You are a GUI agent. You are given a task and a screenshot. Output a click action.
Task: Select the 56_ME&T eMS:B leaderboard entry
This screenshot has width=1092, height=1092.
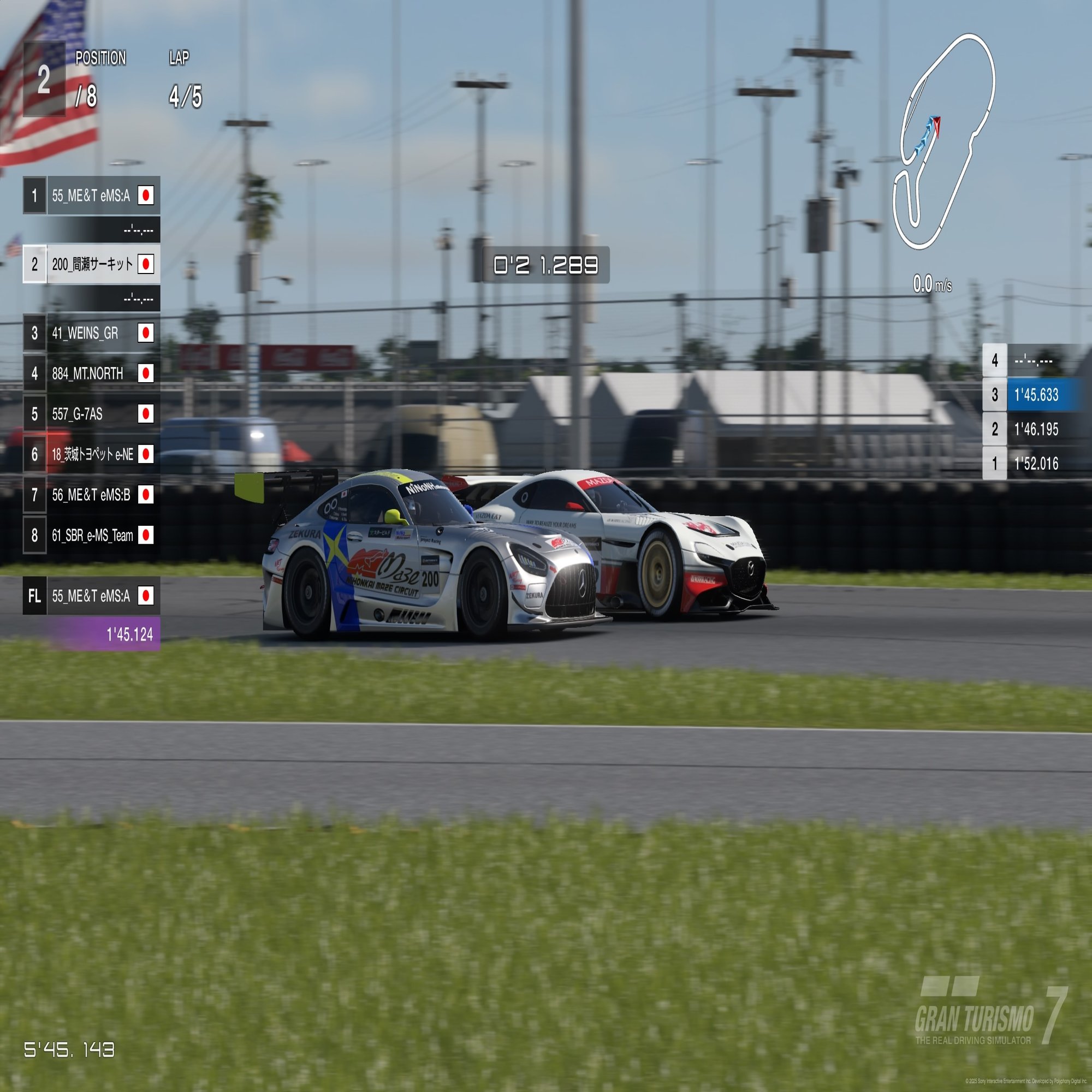[x=92, y=495]
